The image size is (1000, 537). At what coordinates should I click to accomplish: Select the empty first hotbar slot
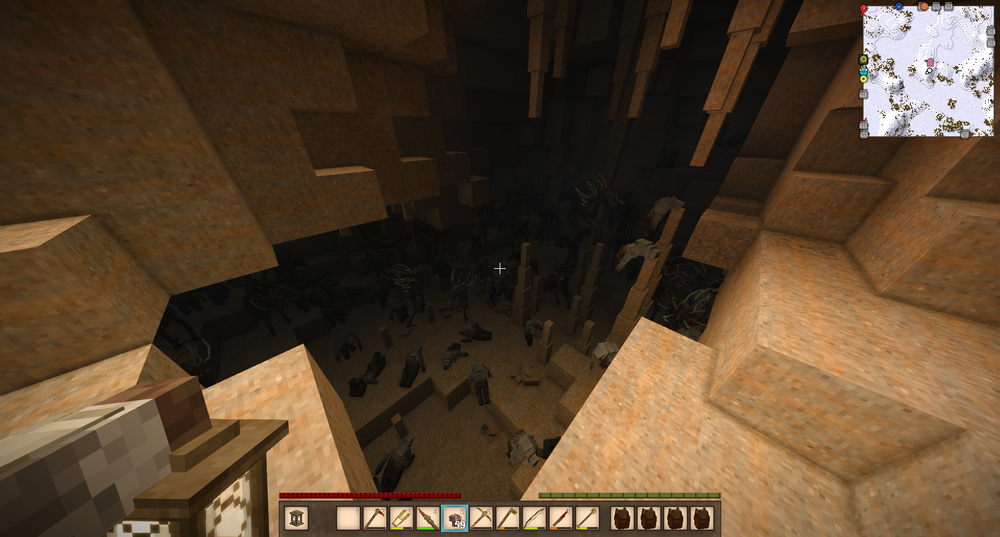tap(348, 518)
